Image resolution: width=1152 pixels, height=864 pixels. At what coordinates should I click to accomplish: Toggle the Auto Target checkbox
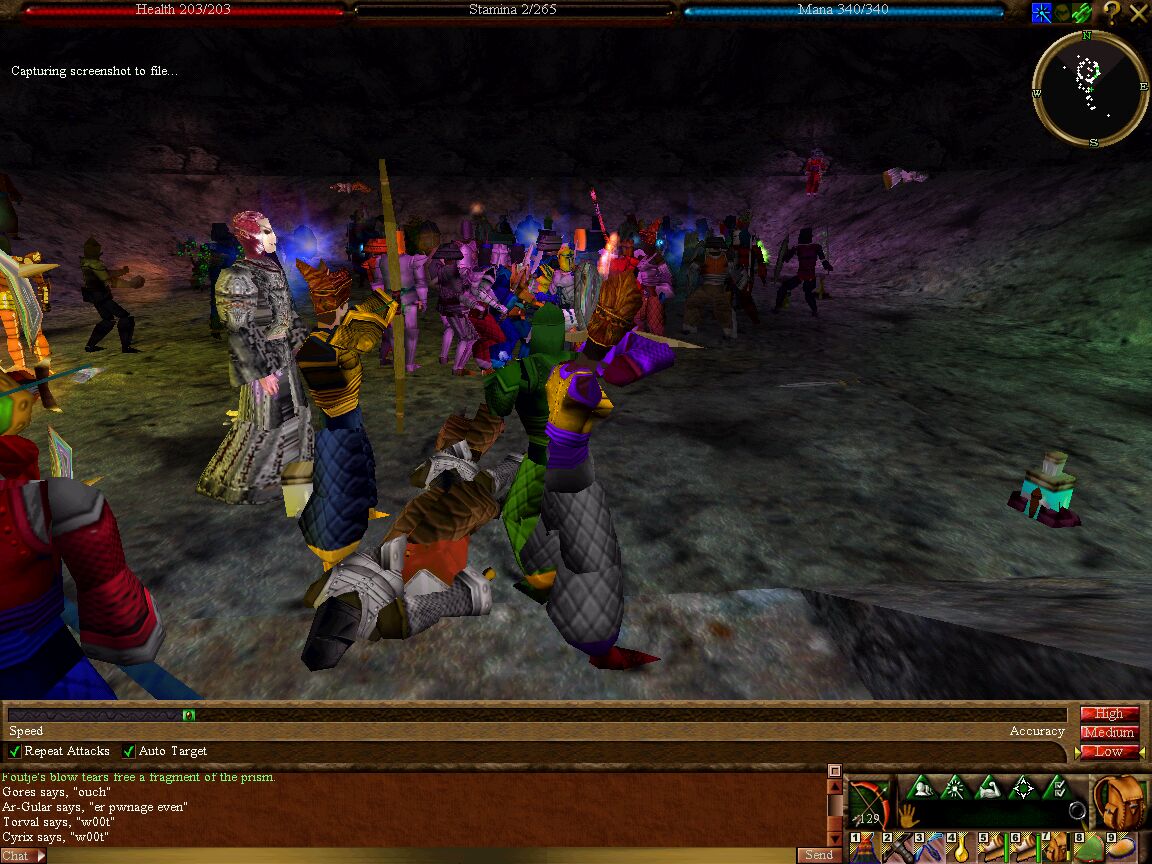click(x=129, y=751)
